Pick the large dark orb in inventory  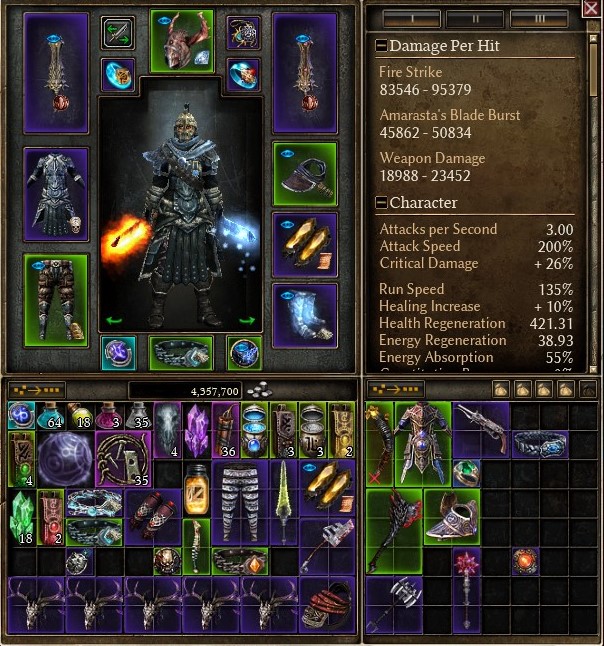(x=66, y=460)
